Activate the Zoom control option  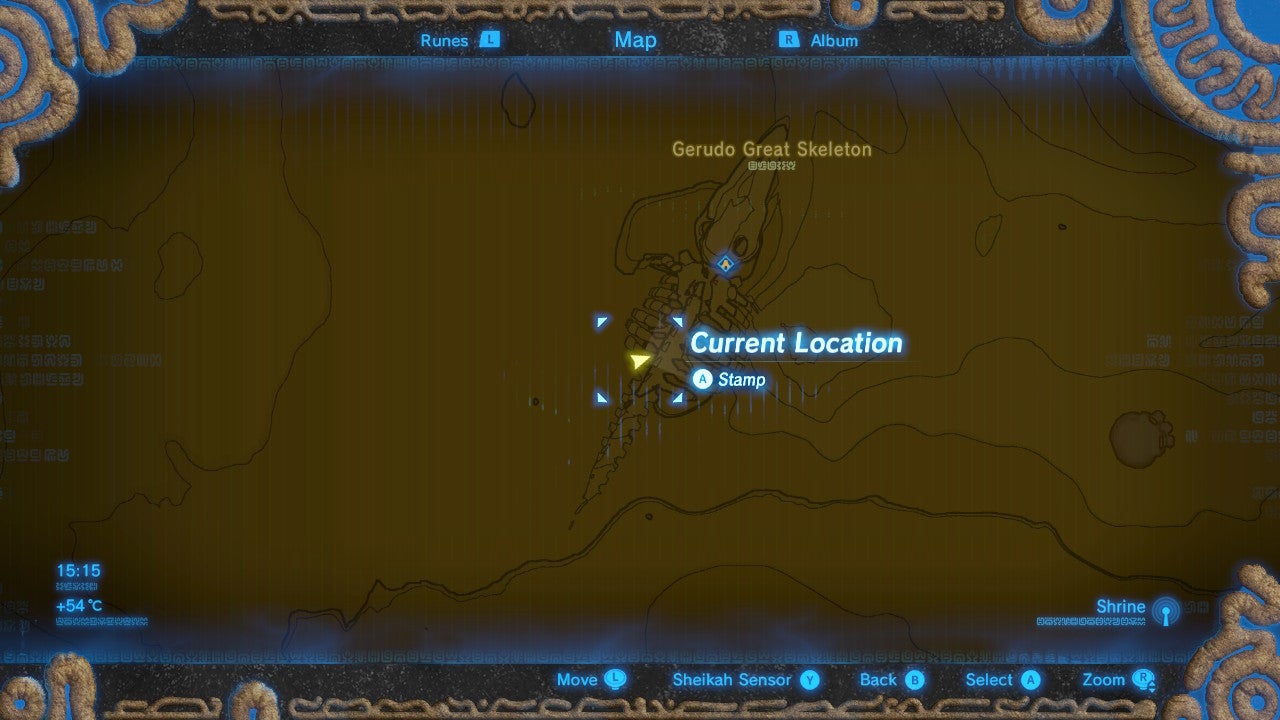pyautogui.click(x=1103, y=679)
